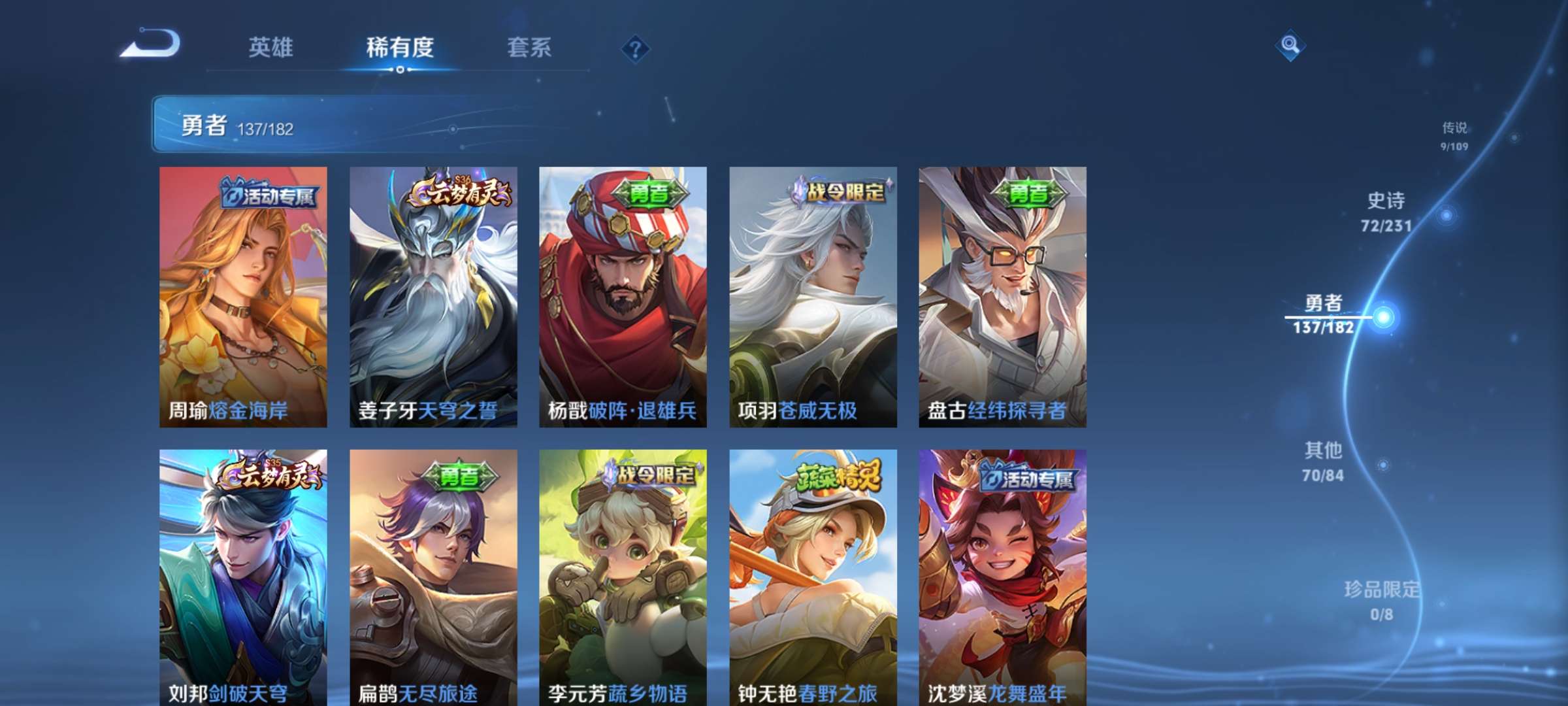Show help via the question mark icon
This screenshot has height=706, width=1568.
click(635, 48)
